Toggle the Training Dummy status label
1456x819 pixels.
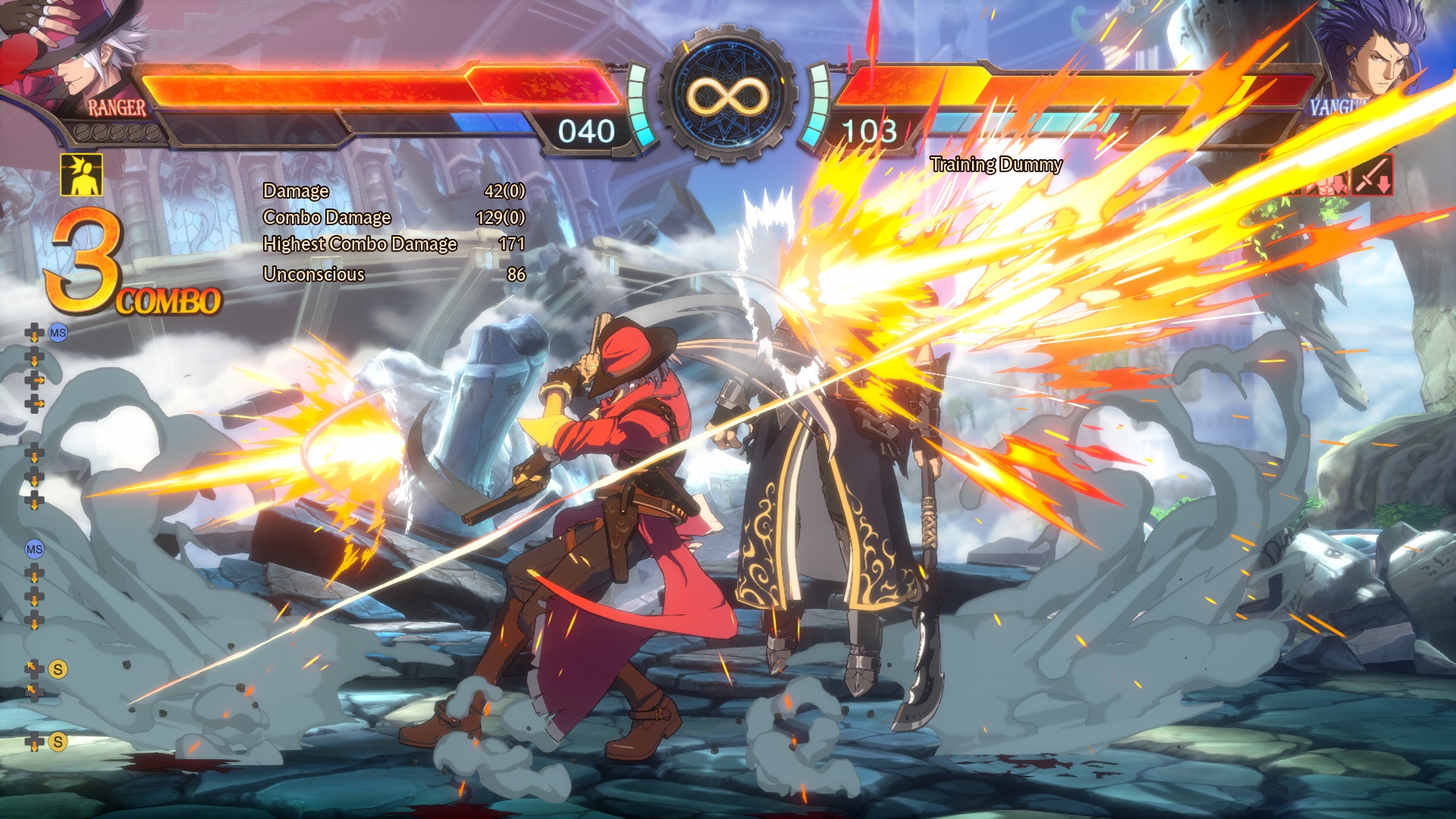tap(996, 164)
